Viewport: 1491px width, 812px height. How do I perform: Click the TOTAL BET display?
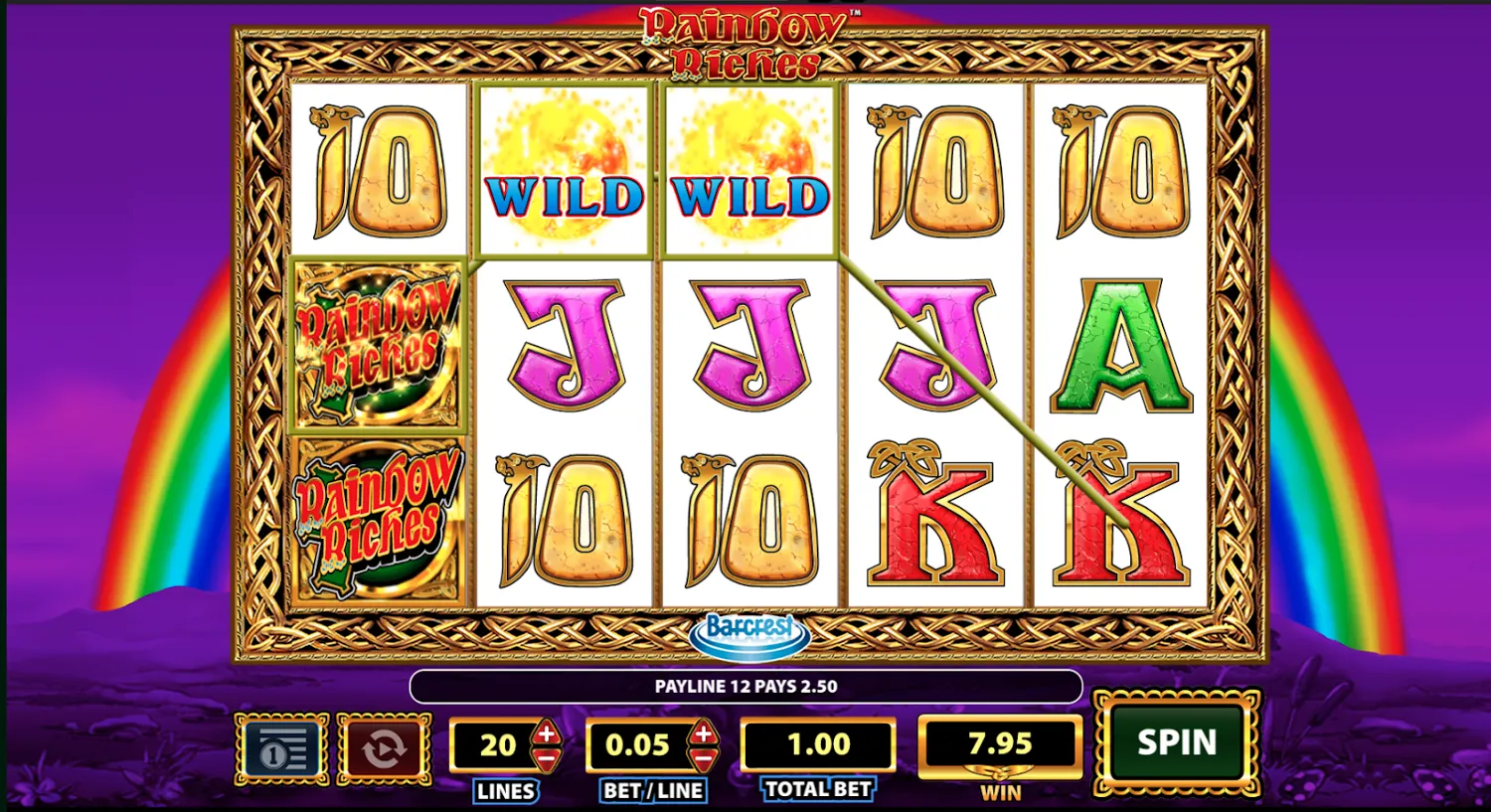pyautogui.click(x=817, y=743)
